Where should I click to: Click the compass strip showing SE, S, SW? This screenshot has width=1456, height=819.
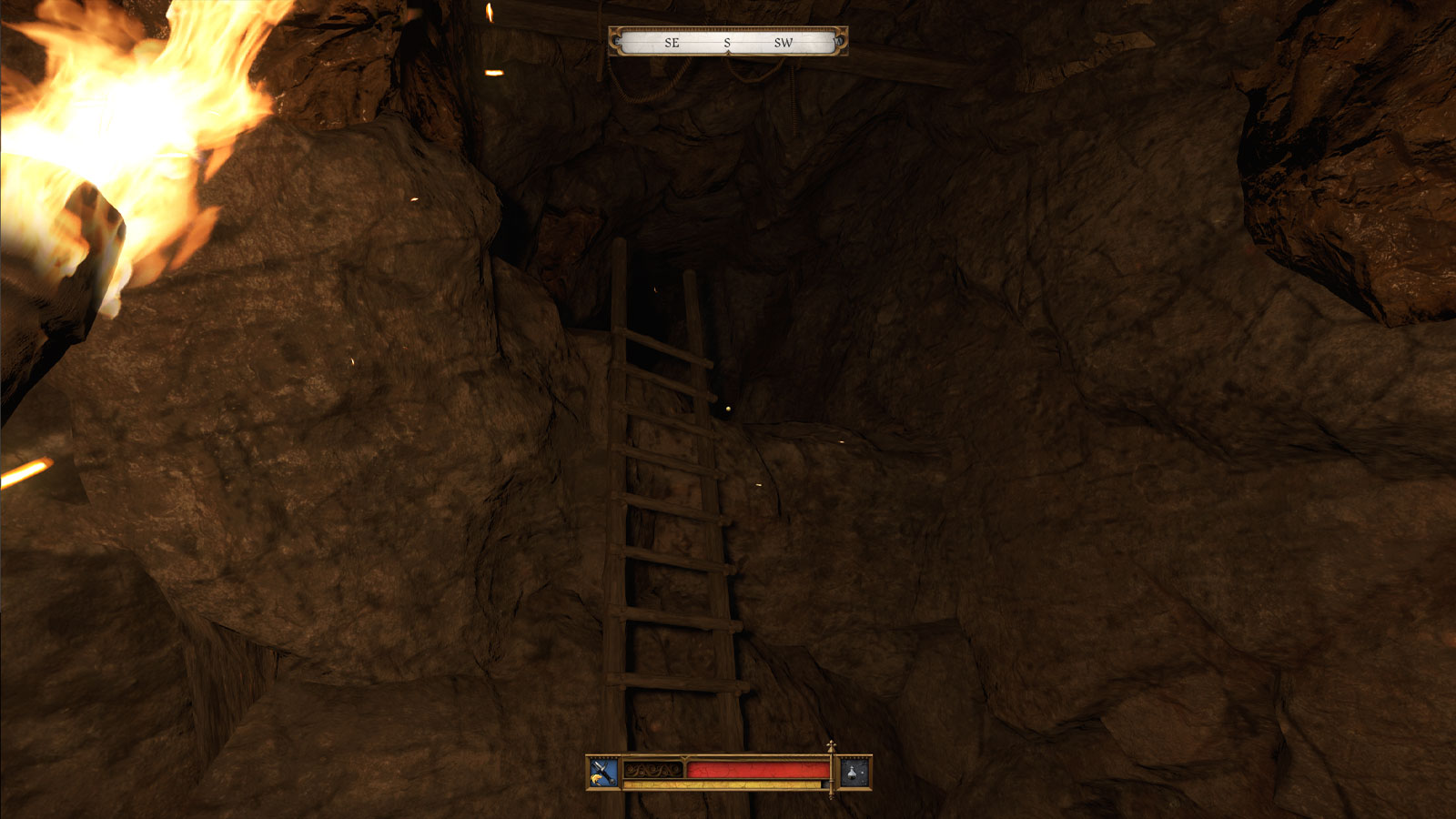point(727,42)
